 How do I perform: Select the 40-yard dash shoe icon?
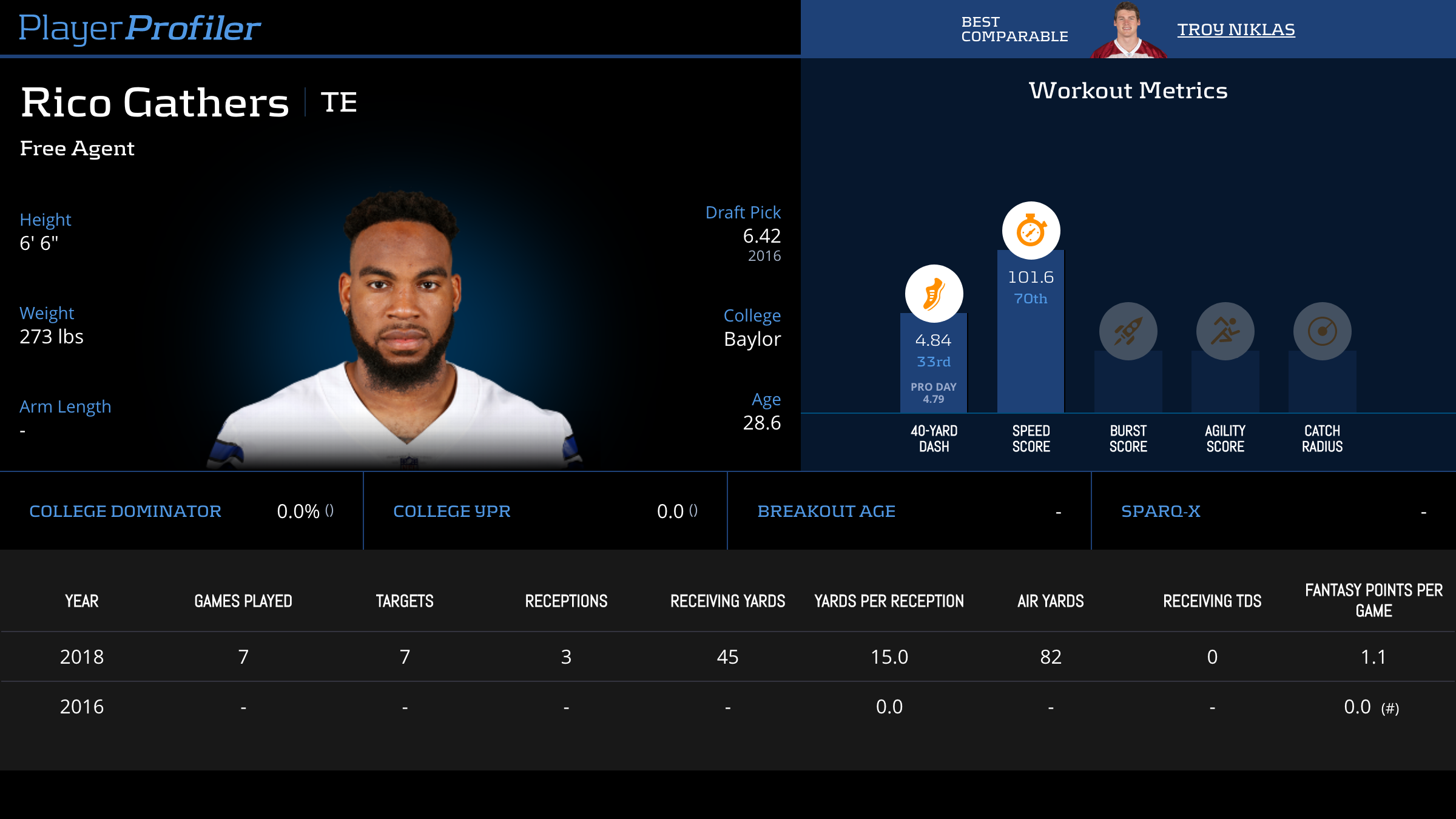934,294
